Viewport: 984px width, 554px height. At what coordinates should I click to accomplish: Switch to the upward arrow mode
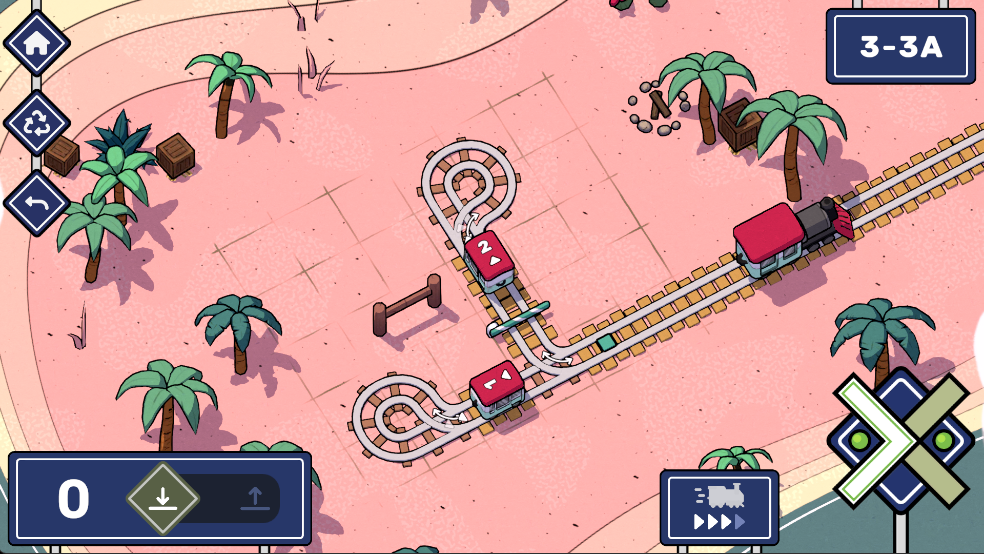click(254, 498)
